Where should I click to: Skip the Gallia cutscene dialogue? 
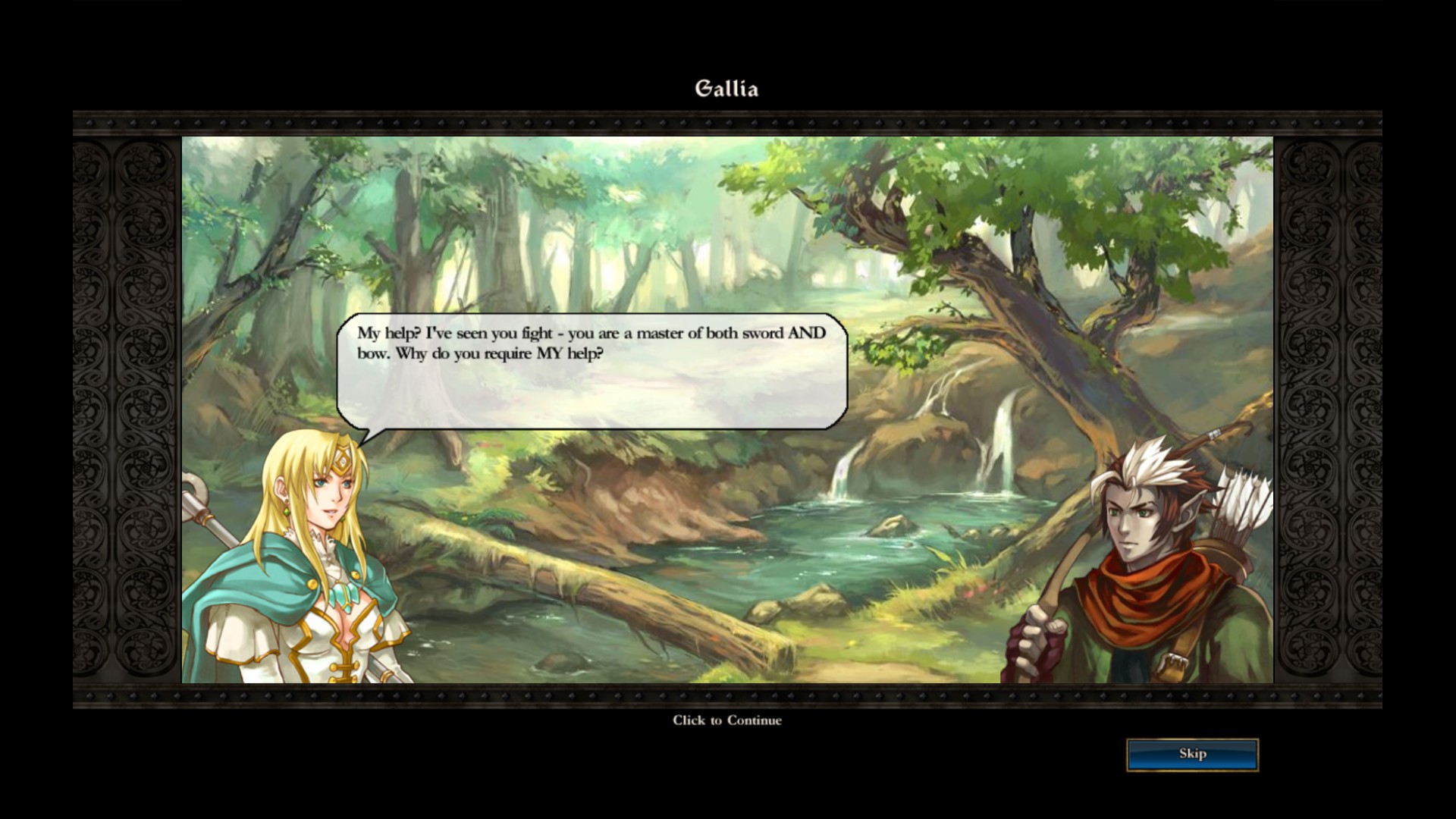pyautogui.click(x=1192, y=755)
